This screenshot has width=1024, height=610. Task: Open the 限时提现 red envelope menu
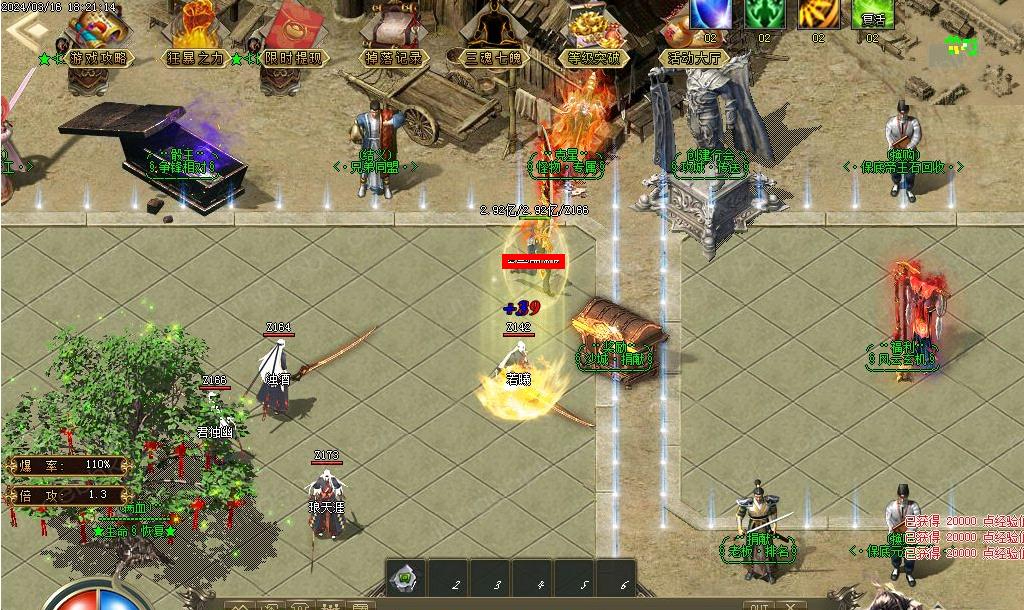291,33
